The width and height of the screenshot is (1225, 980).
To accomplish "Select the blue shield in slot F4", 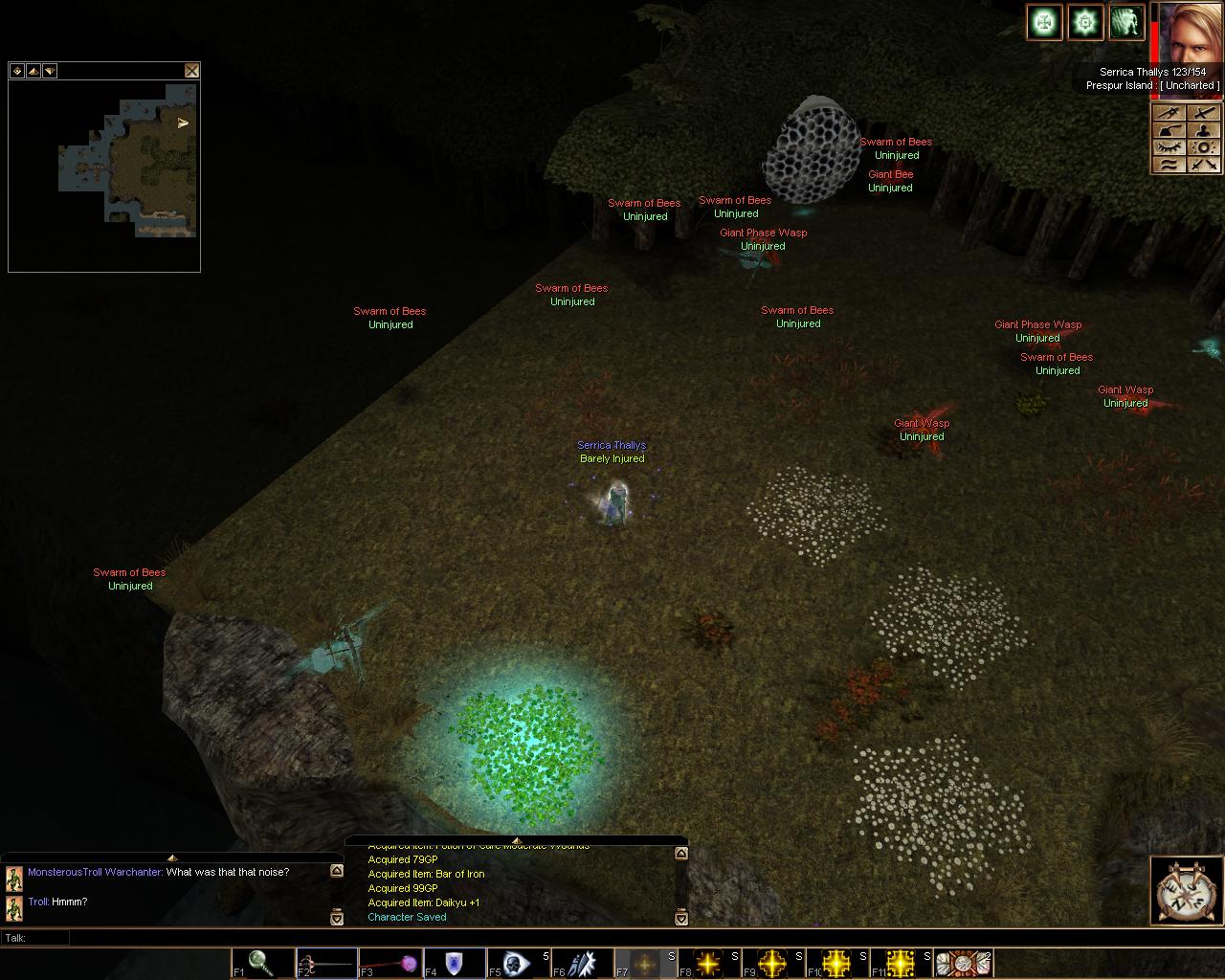I will point(454,963).
